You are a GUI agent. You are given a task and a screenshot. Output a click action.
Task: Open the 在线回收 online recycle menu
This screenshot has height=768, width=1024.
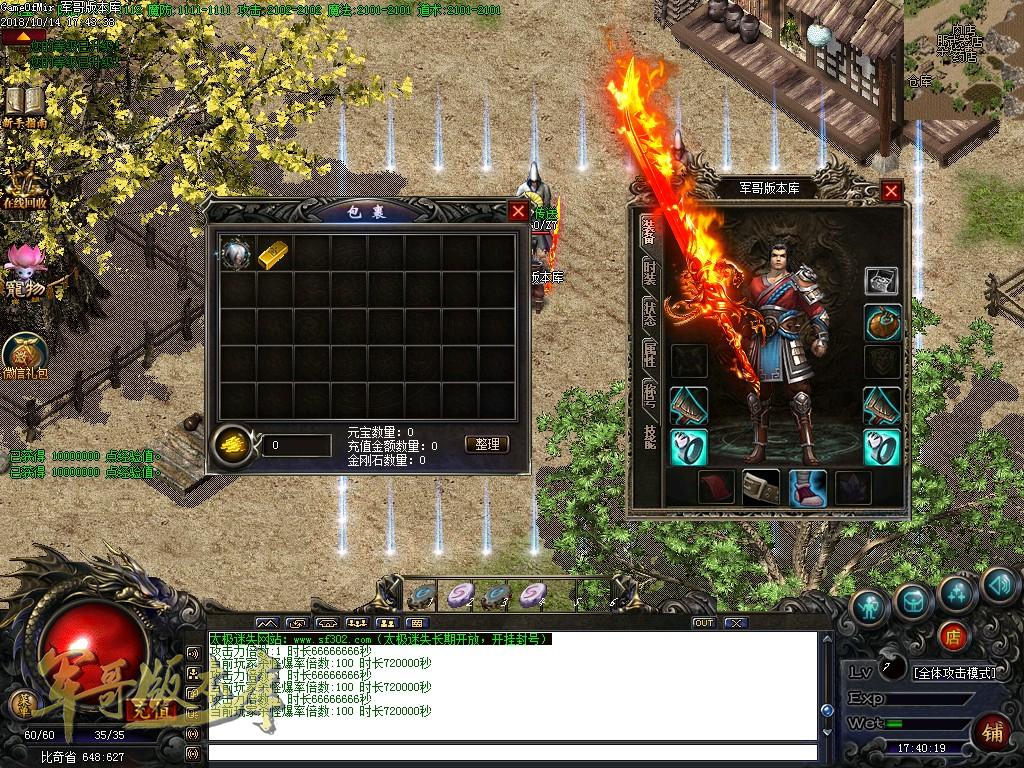coord(25,185)
